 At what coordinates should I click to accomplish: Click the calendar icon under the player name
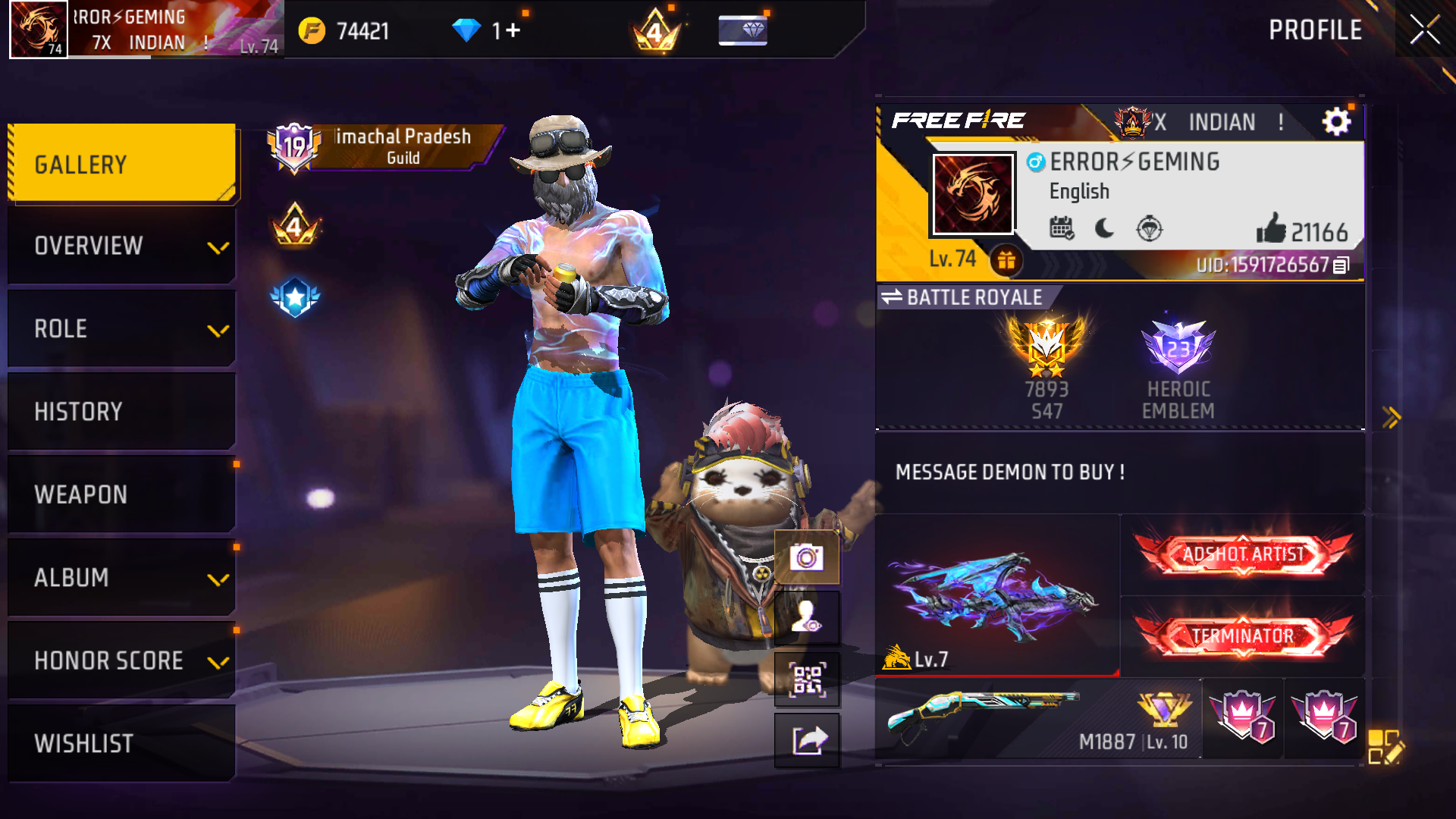1063,229
